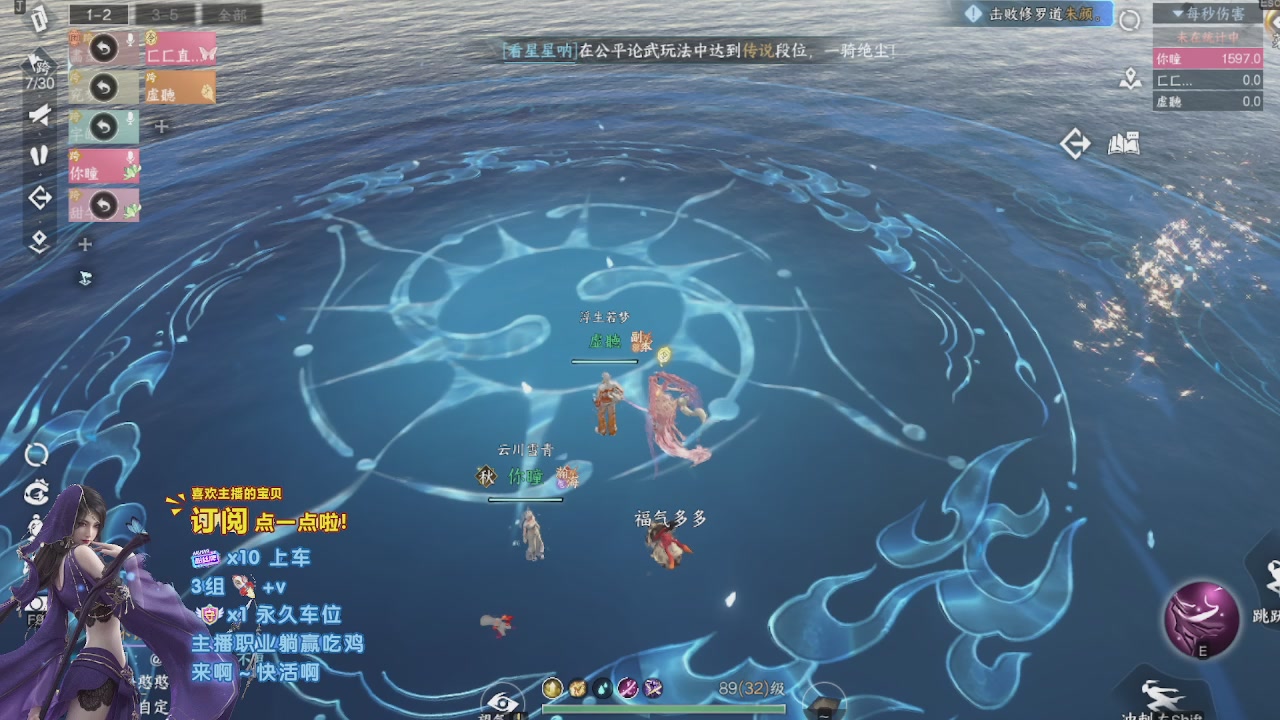This screenshot has width=1280, height=720.
Task: Select team member 虚聽 in raid list
Action: pos(178,89)
